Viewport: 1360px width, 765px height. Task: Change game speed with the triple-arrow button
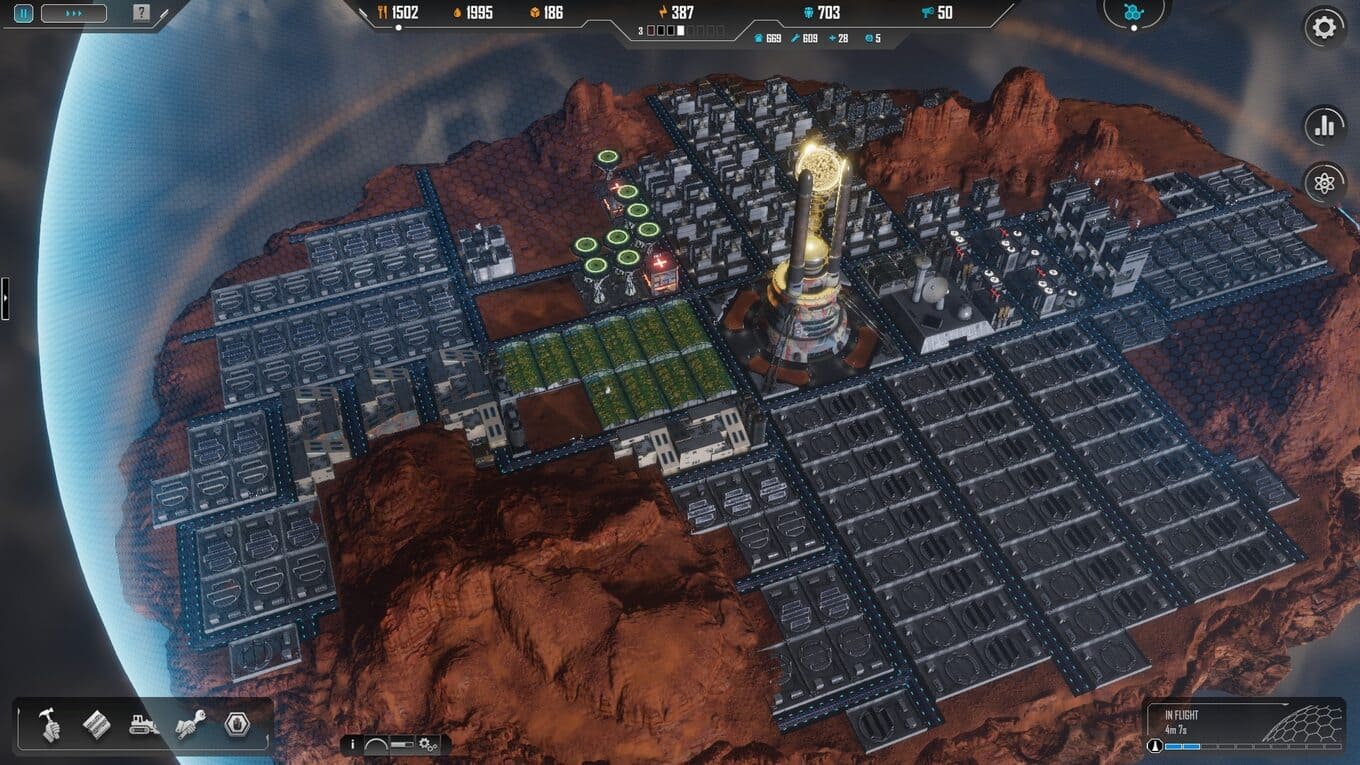coord(73,14)
